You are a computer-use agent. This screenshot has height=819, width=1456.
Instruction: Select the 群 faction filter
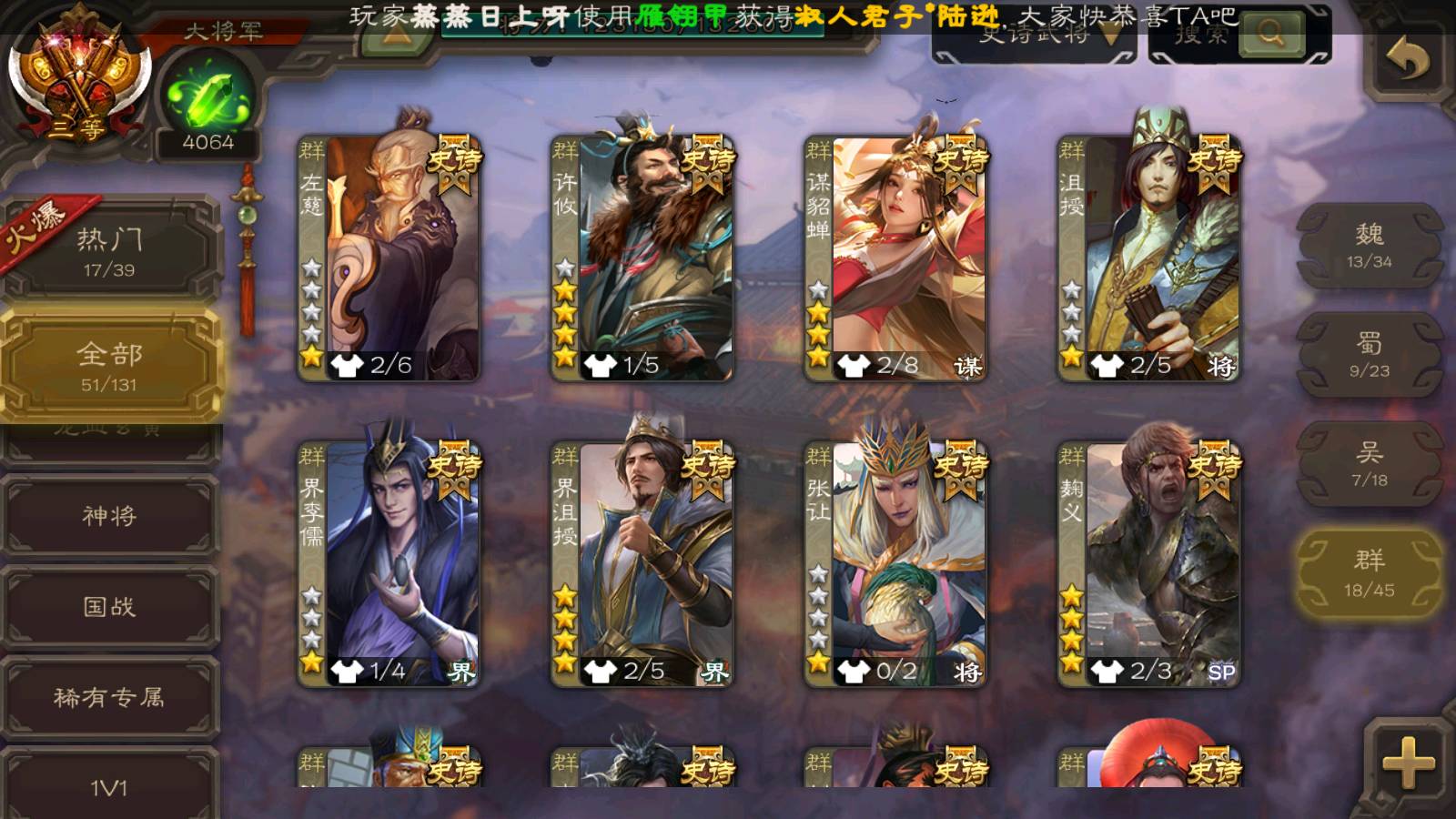1369,573
